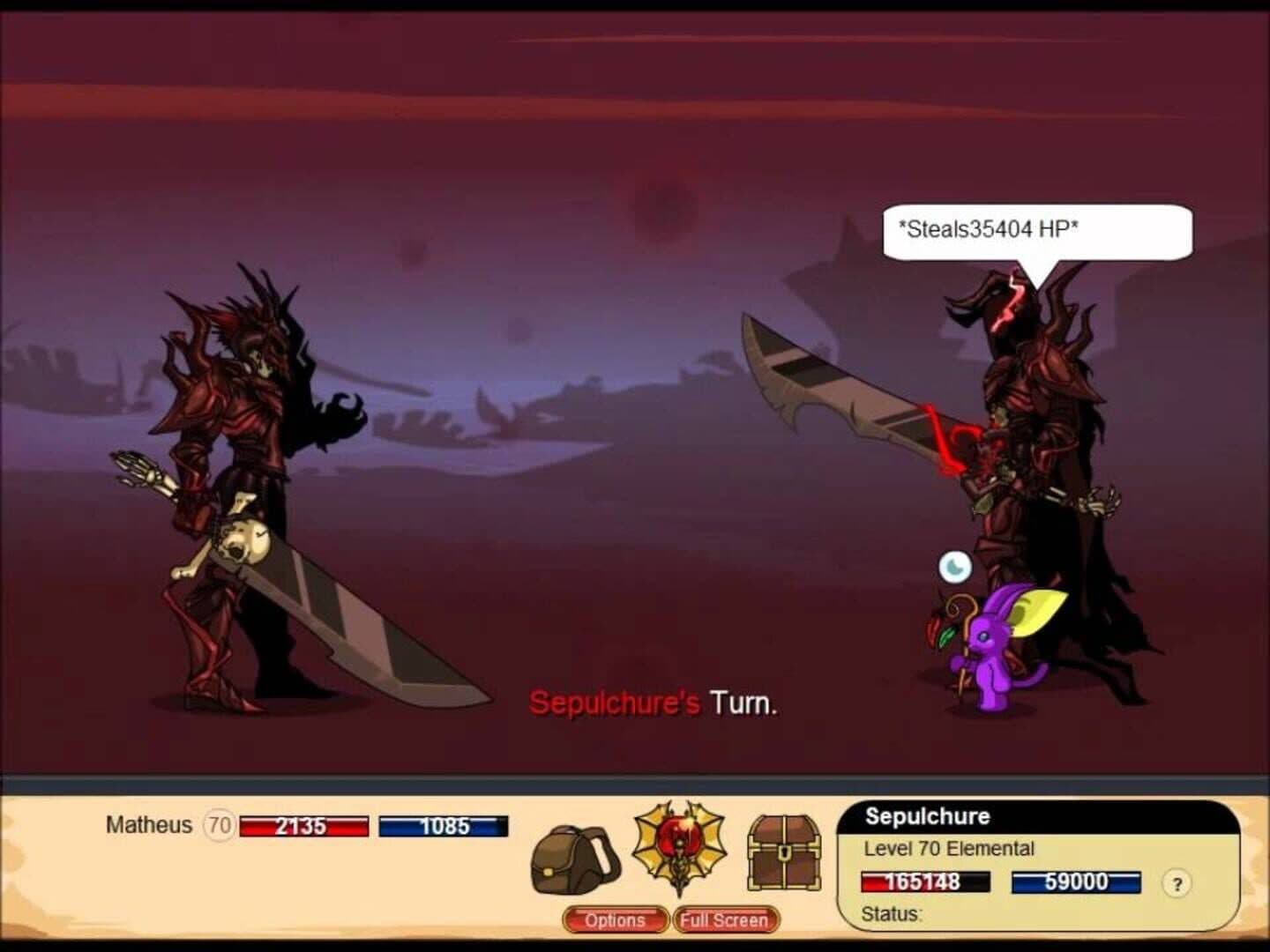Toggle Full Screen mode

[x=724, y=920]
